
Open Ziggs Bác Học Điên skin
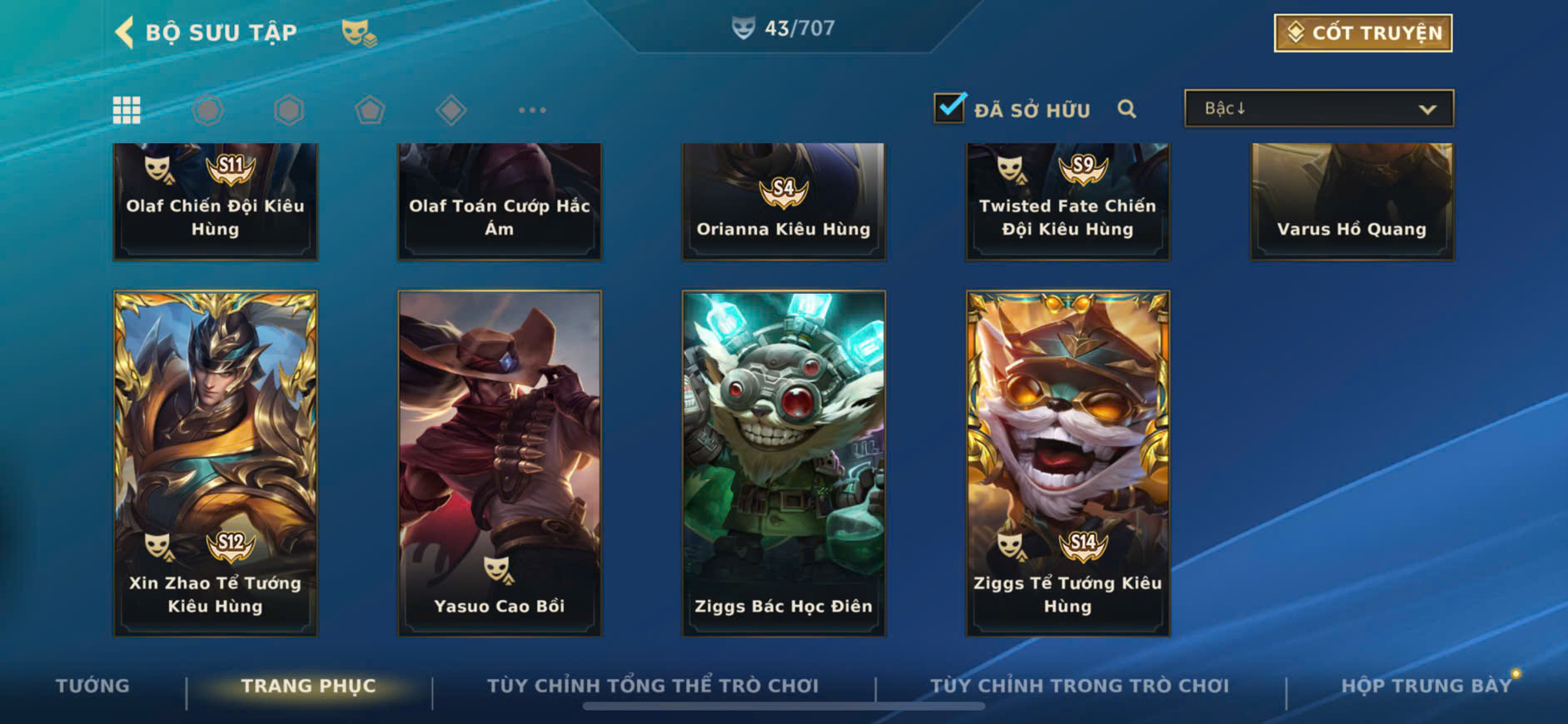[x=784, y=463]
